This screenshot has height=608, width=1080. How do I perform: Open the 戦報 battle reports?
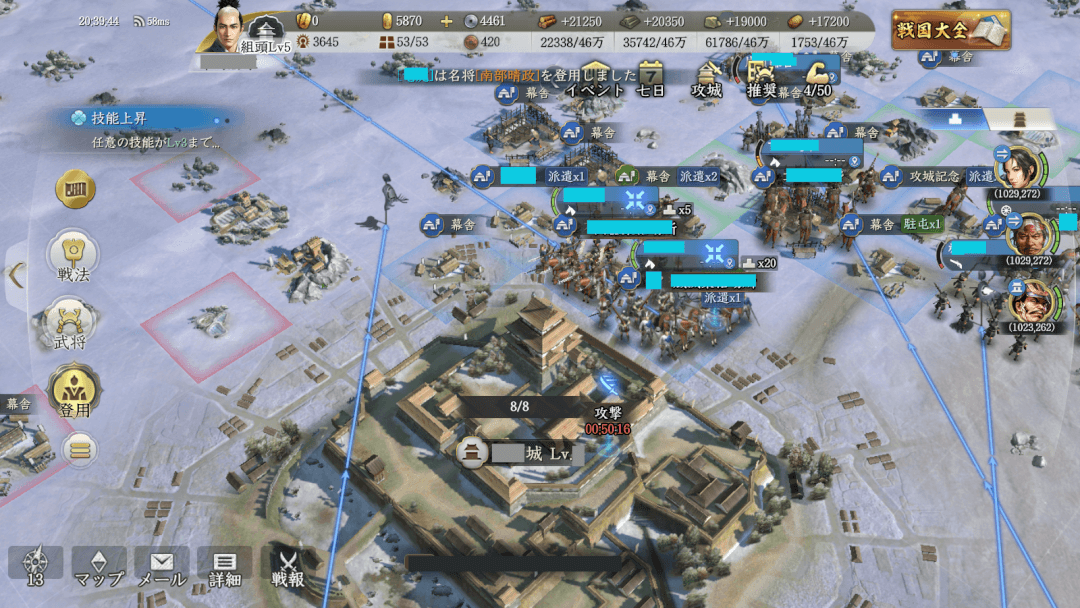tap(288, 567)
